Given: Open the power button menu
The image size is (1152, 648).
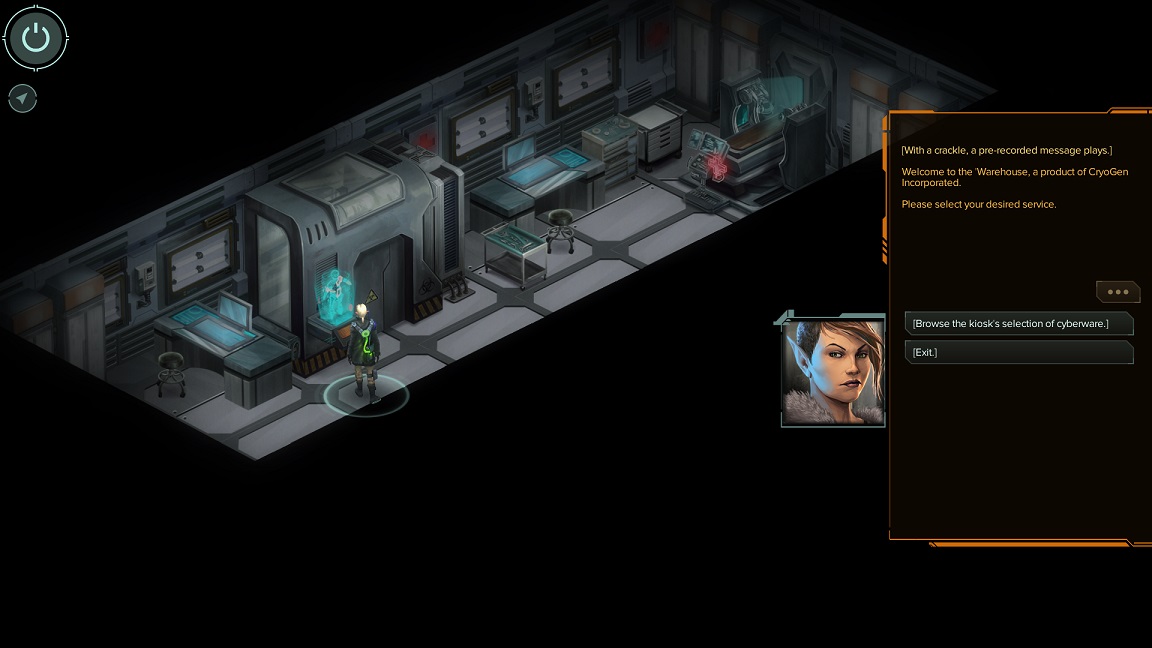Looking at the screenshot, I should 36,38.
